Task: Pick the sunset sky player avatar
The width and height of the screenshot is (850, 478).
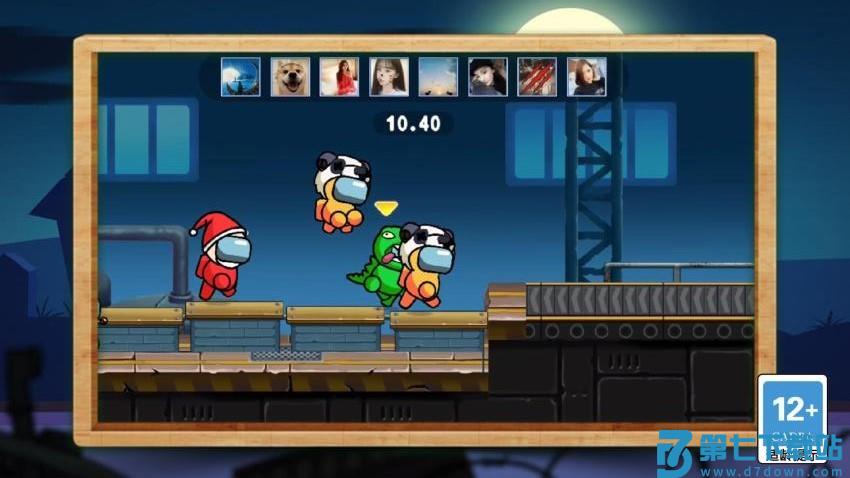Action: (x=438, y=77)
